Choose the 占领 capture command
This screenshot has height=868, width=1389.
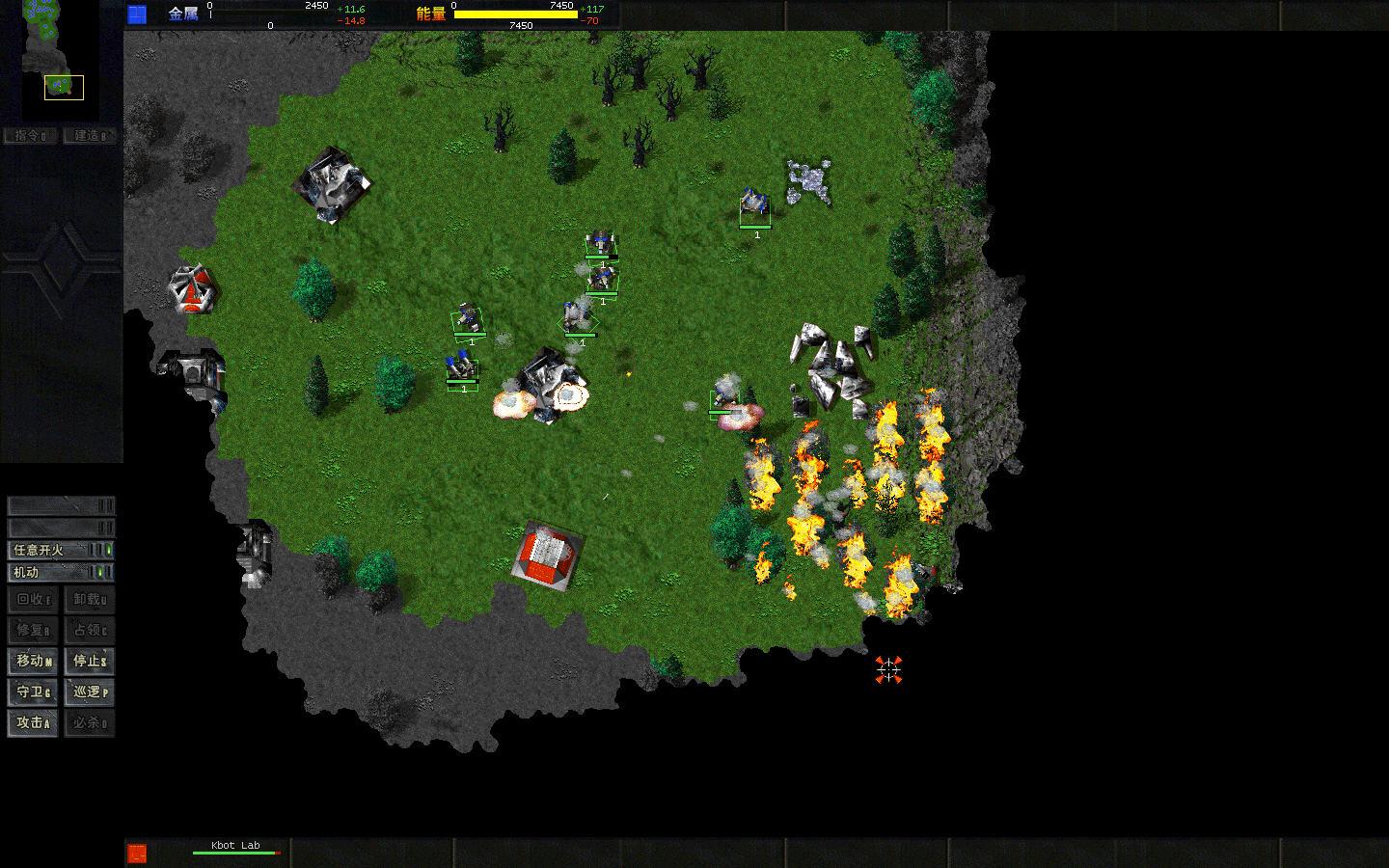[x=90, y=630]
